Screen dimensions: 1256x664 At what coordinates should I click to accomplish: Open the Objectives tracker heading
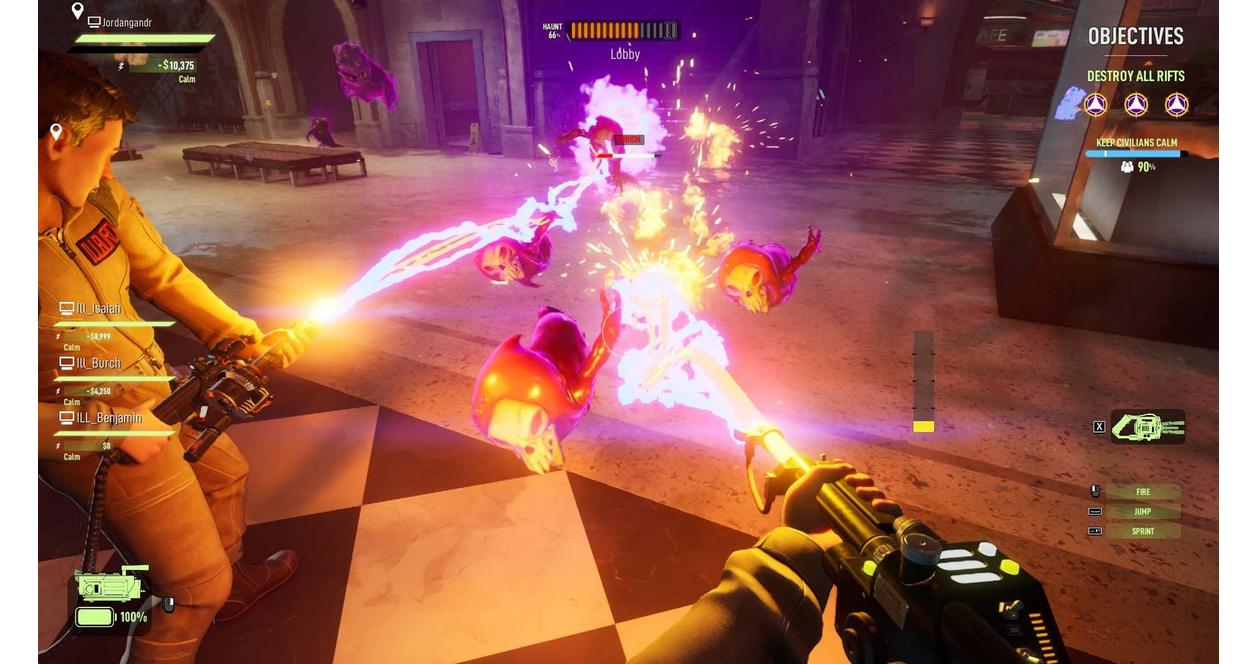point(1135,37)
